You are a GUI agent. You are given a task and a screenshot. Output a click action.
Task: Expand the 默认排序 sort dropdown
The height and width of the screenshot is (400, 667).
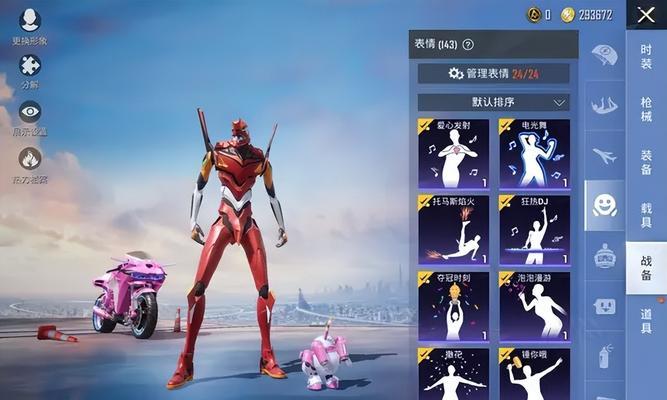[x=493, y=102]
